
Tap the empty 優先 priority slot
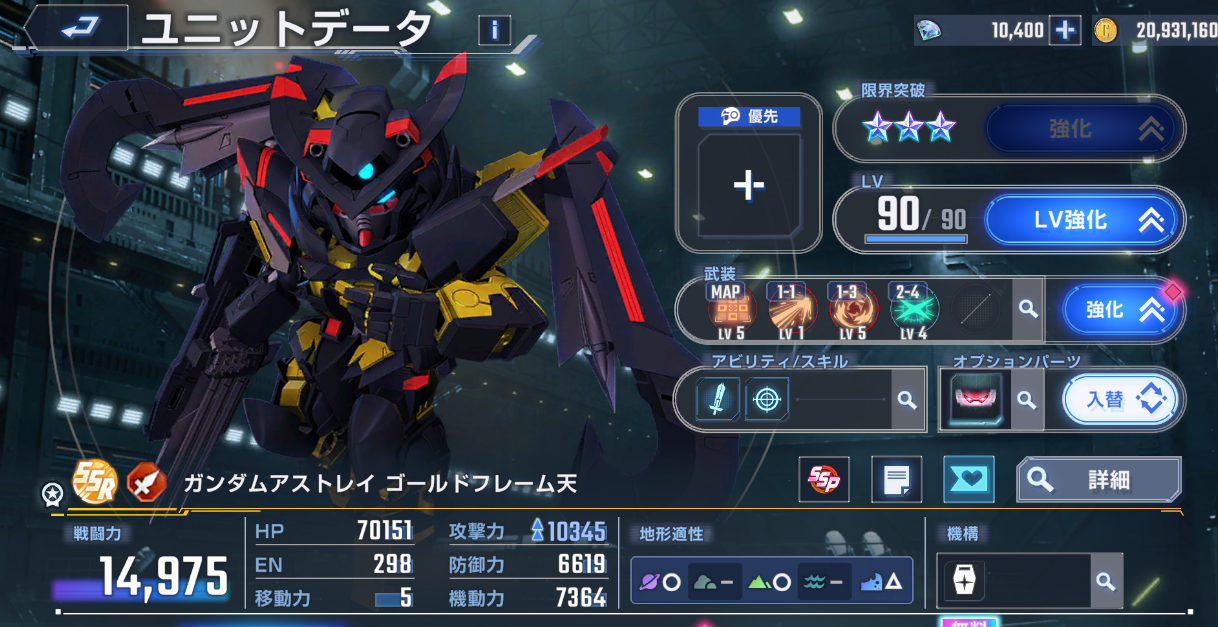tap(748, 186)
